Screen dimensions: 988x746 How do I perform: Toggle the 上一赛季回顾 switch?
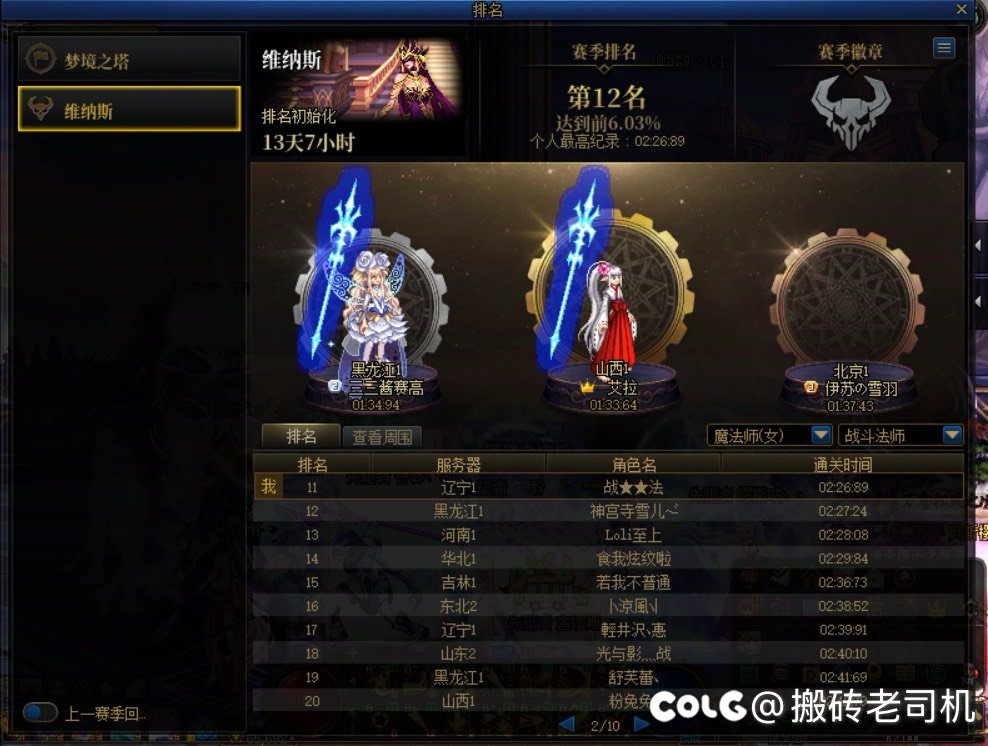pos(41,713)
